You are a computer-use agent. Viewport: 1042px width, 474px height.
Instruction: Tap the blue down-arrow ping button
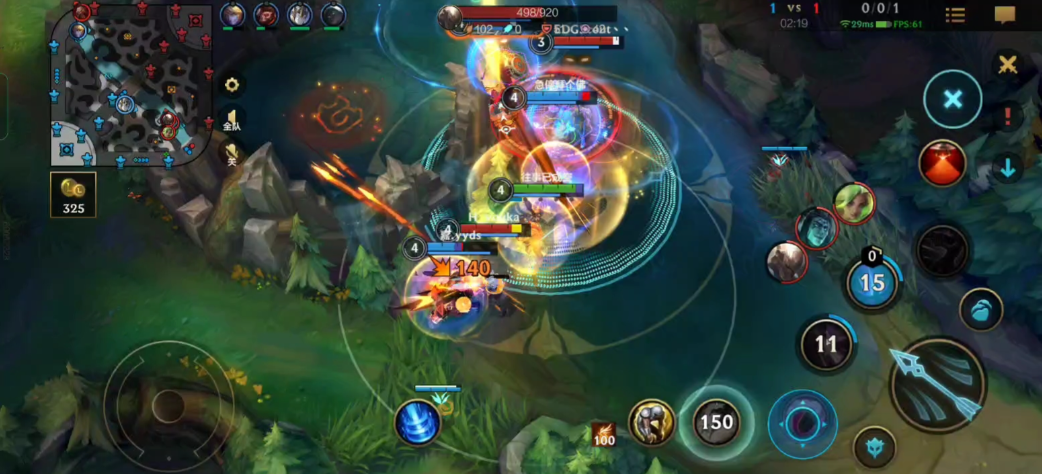tap(1007, 168)
